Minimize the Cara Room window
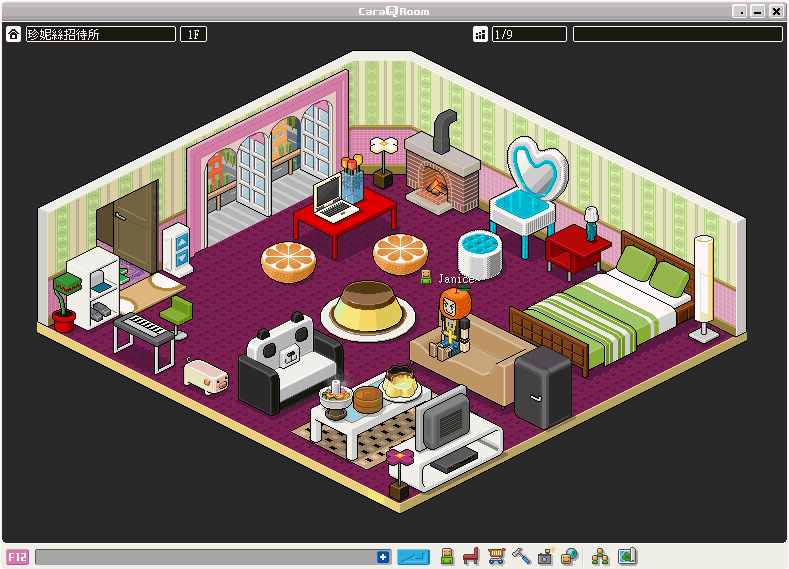 point(757,11)
